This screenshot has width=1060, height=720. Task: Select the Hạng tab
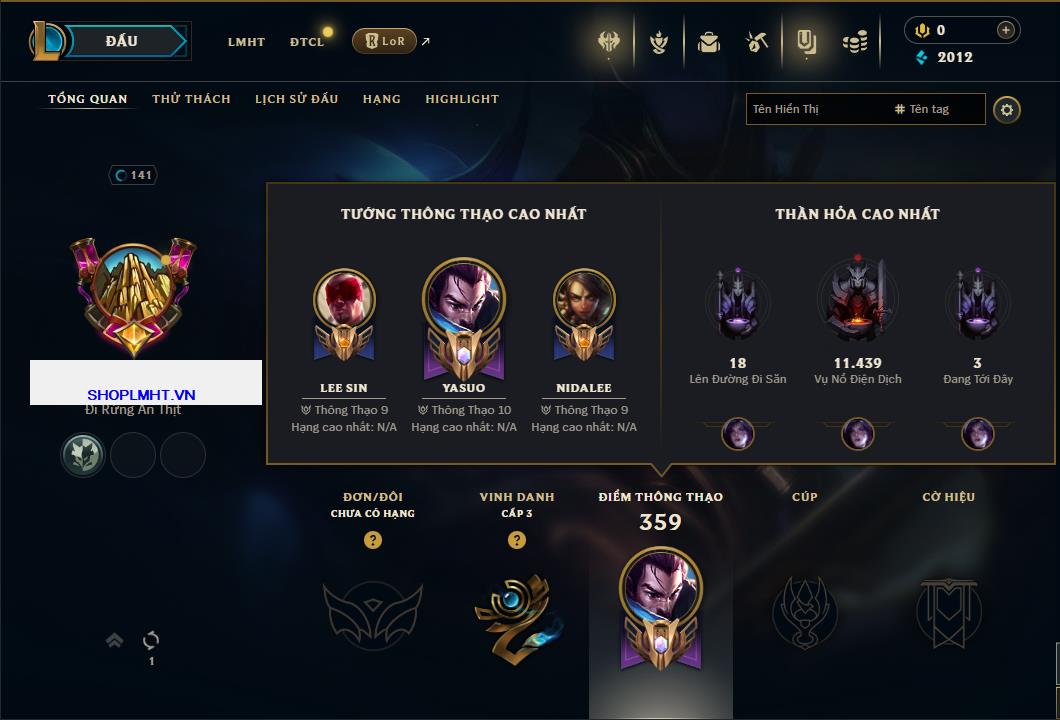click(x=382, y=99)
